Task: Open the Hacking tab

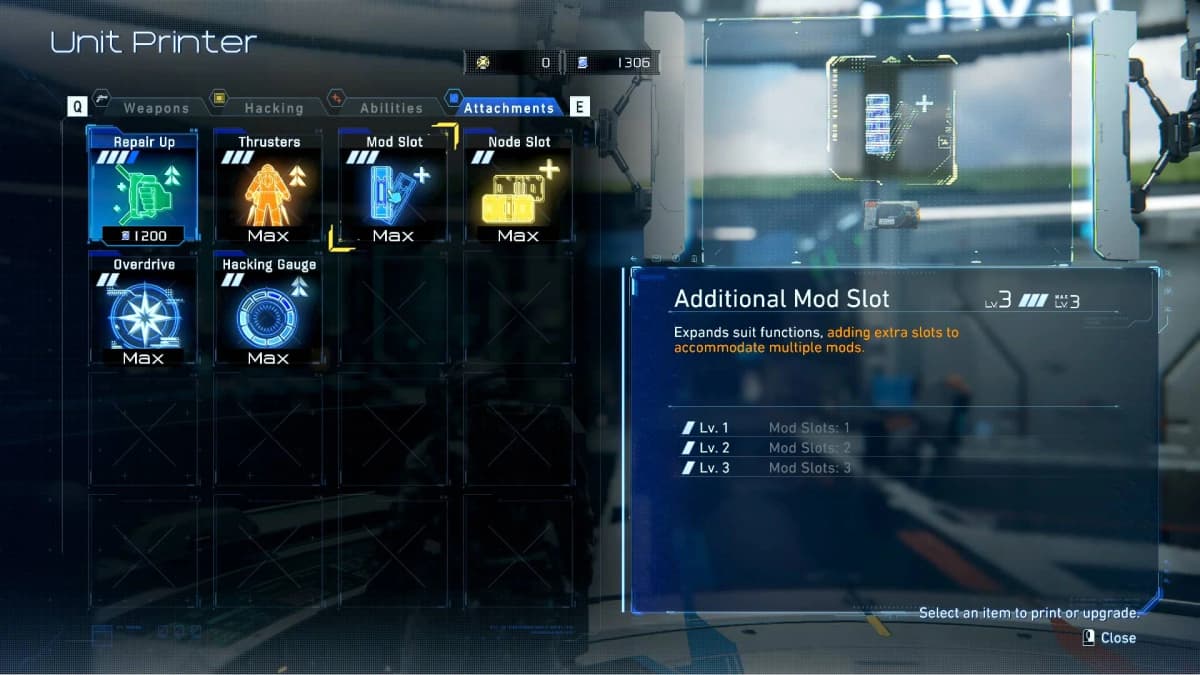Action: pyautogui.click(x=273, y=108)
